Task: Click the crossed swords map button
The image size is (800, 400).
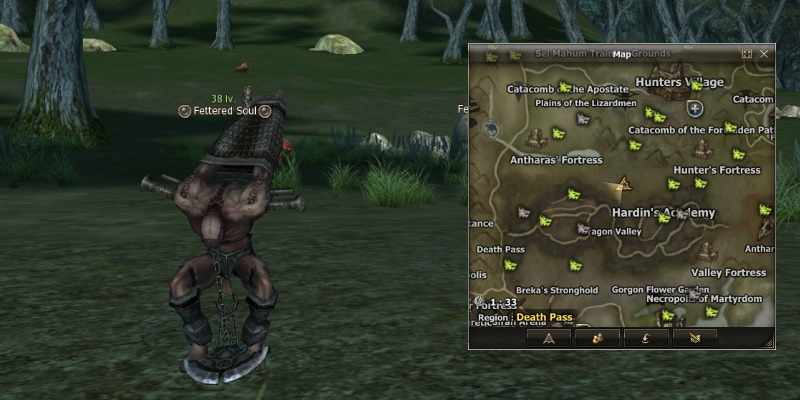Action: click(x=694, y=338)
